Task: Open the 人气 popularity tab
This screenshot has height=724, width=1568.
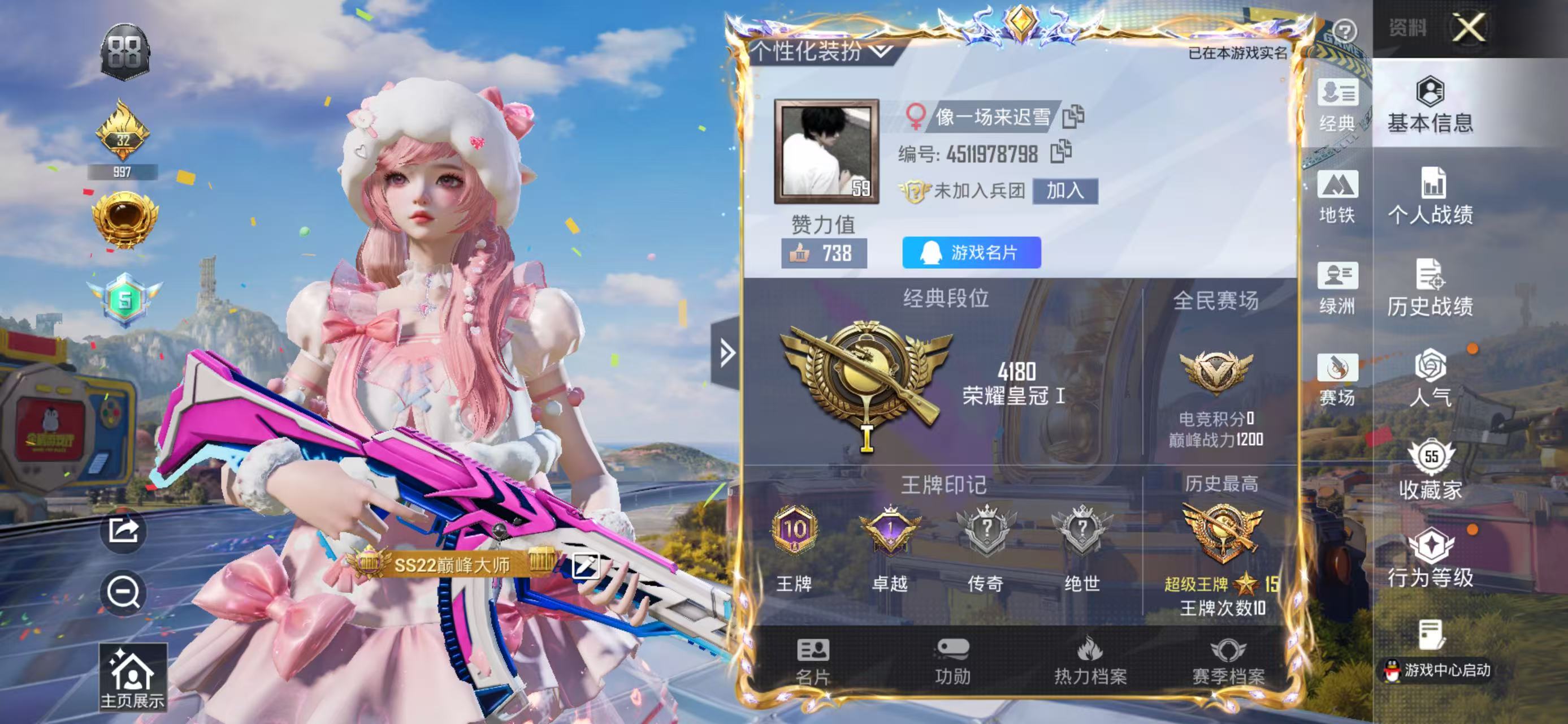Action: 1431,377
